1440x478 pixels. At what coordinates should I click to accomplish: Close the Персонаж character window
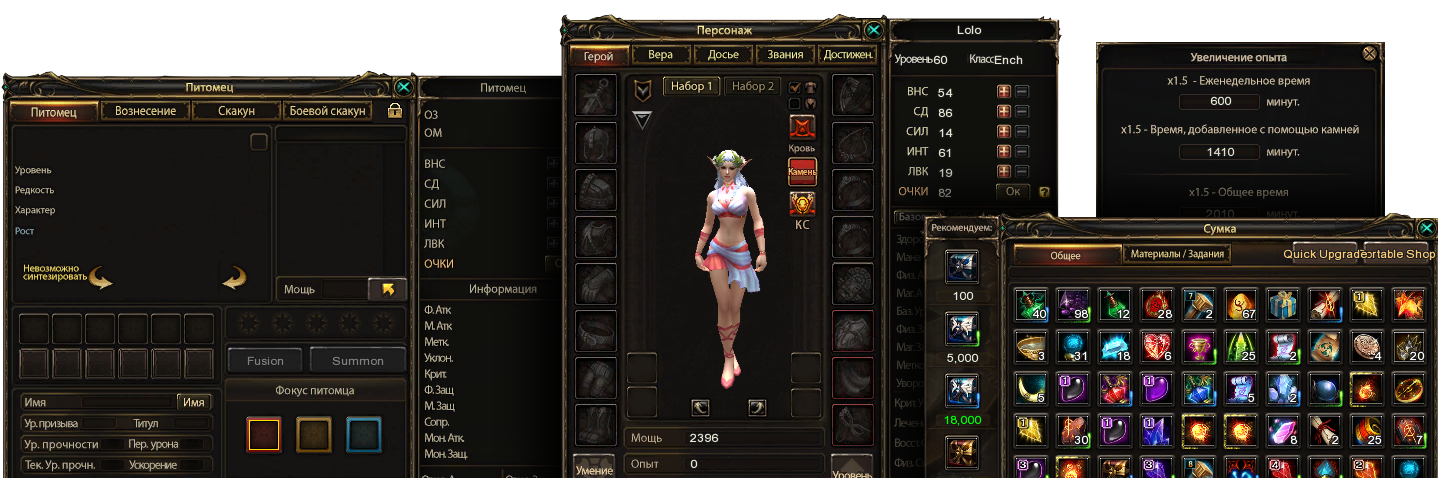pyautogui.click(x=874, y=31)
